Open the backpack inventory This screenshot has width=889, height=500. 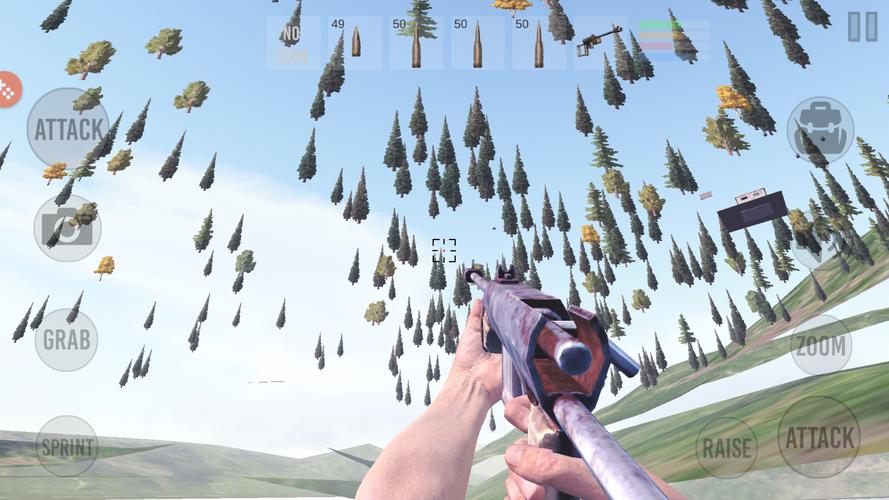(x=820, y=130)
